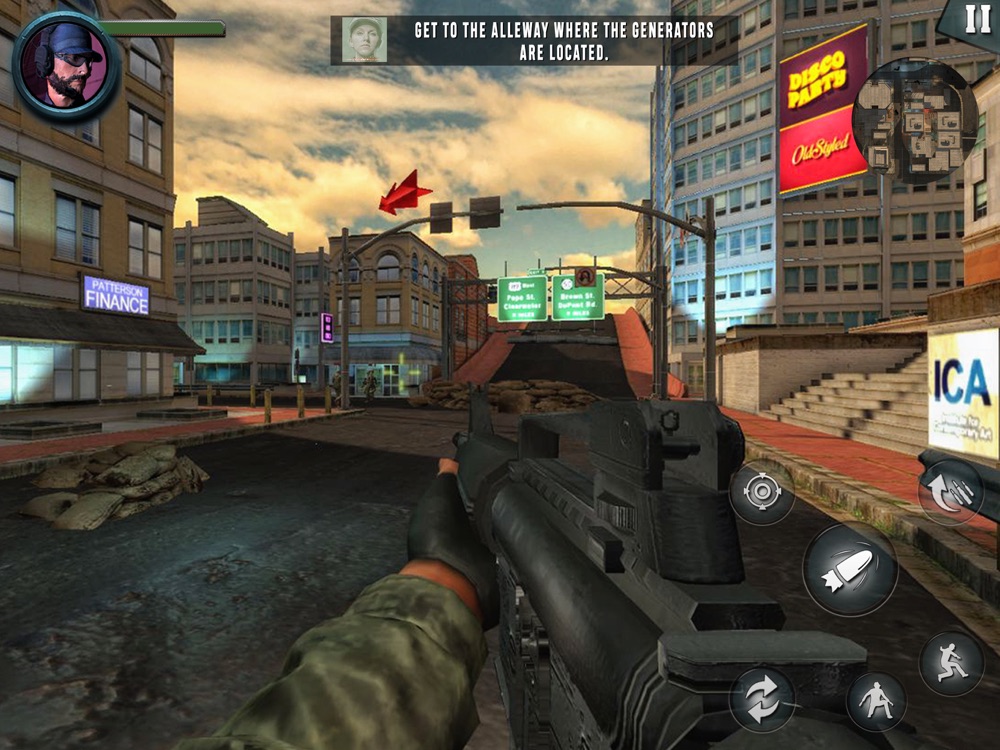Screen dimensions: 1000x750
Task: Tap the jump button
Action: [950, 661]
